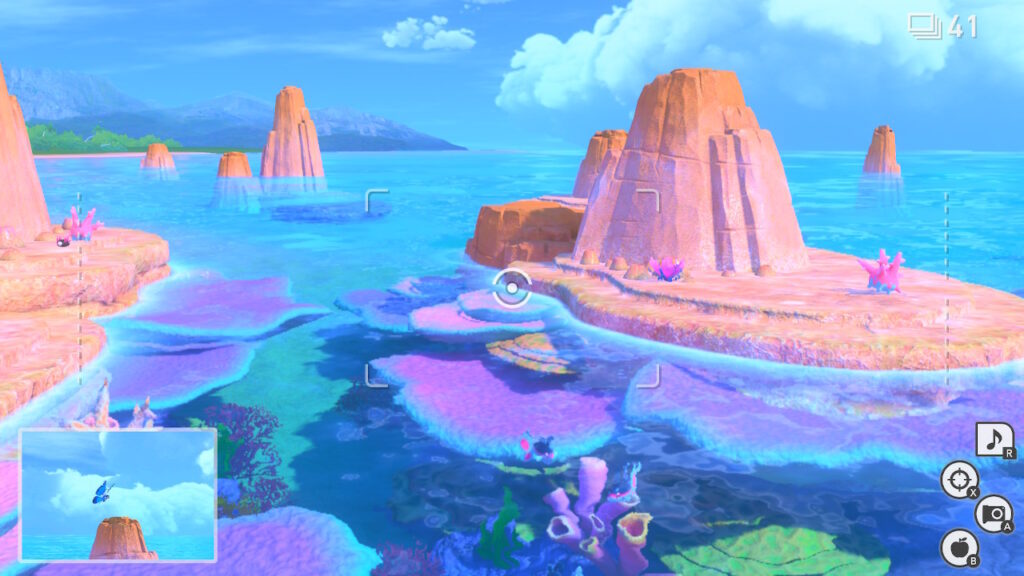Throw a fluffruit using the apple icon
This screenshot has width=1024, height=576.
pyautogui.click(x=958, y=547)
